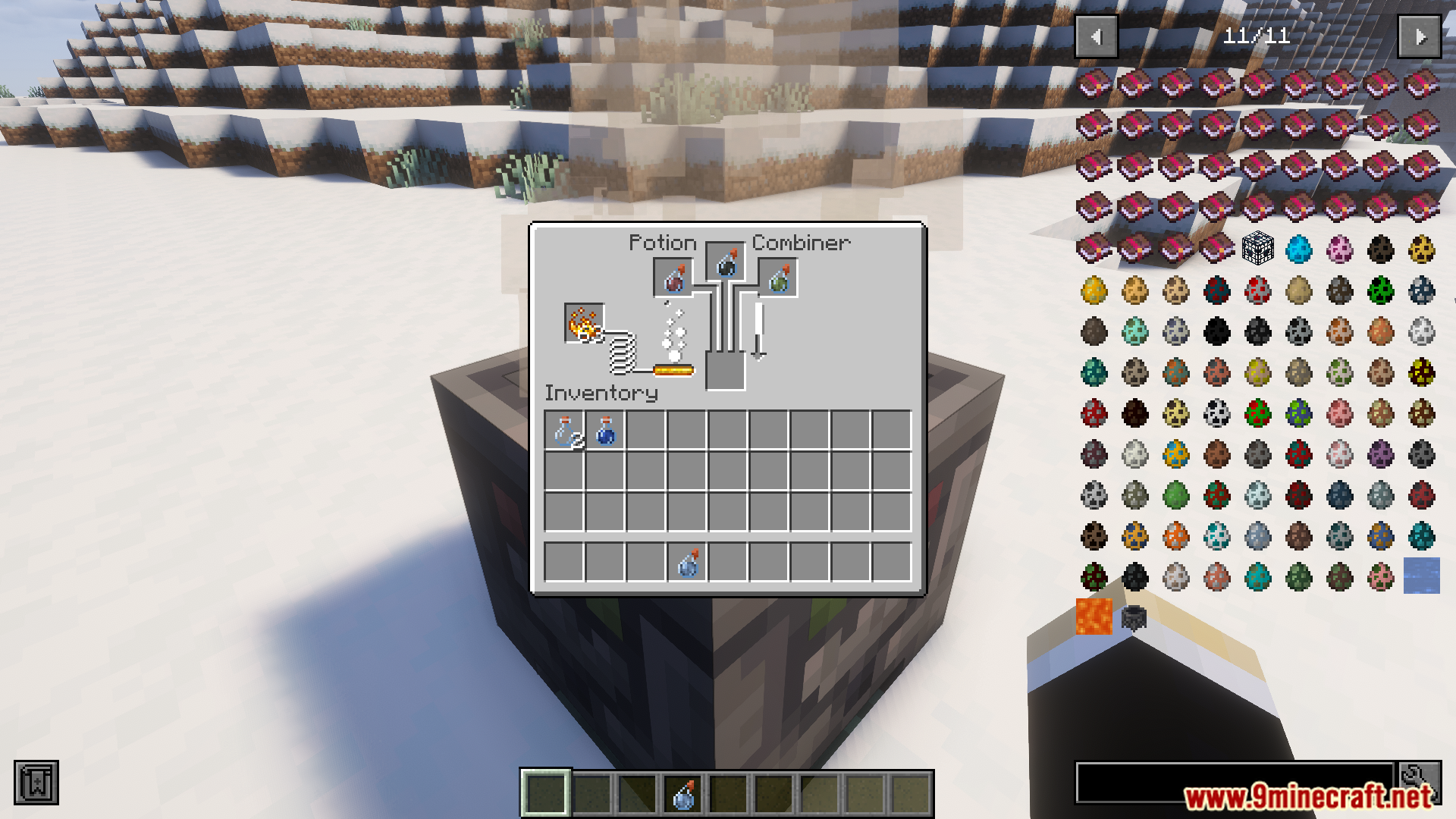Click the JEI search box
Image resolution: width=1456 pixels, height=819 pixels.
click(1235, 781)
